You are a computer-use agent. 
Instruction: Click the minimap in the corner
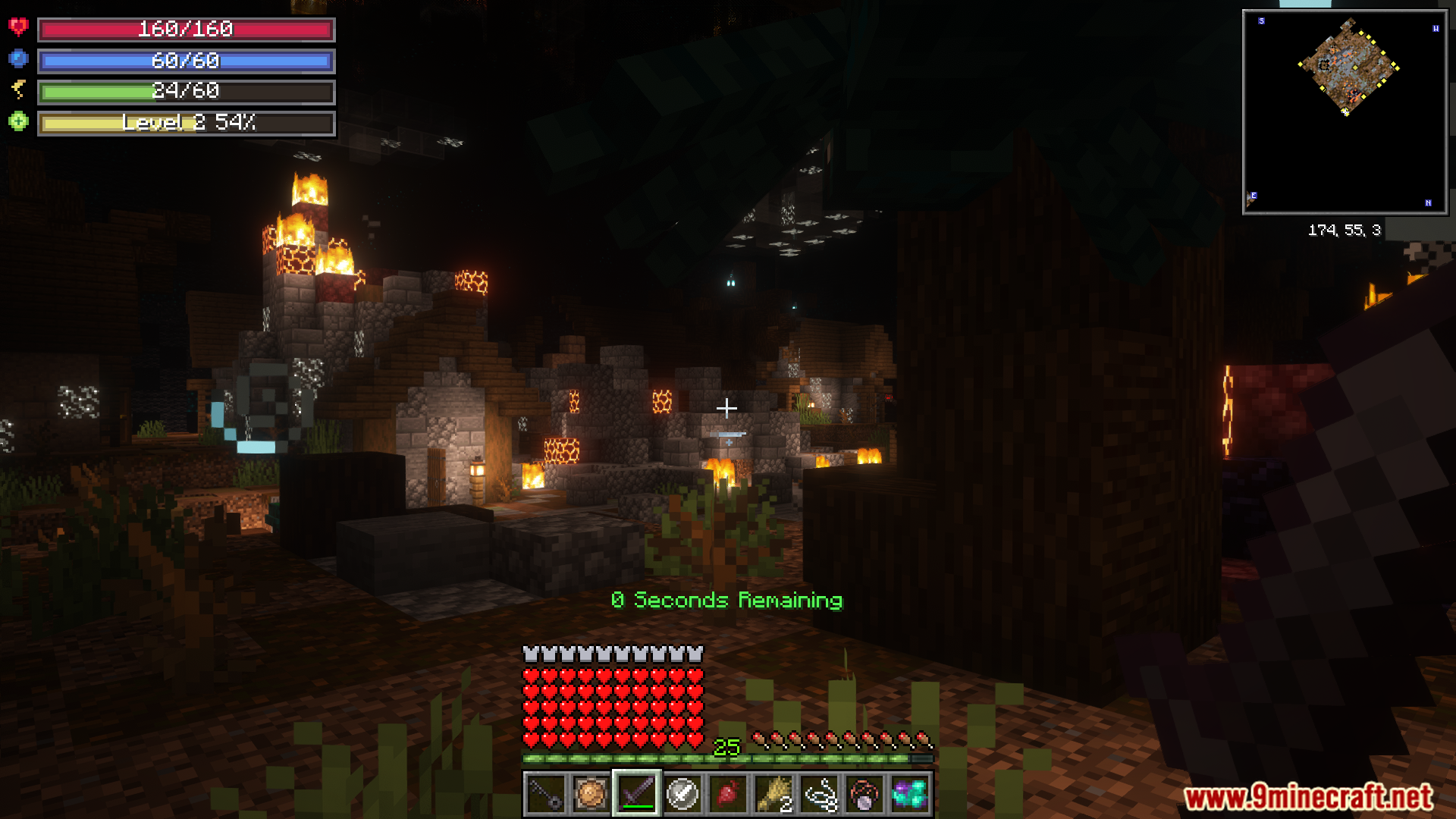coord(1345,112)
